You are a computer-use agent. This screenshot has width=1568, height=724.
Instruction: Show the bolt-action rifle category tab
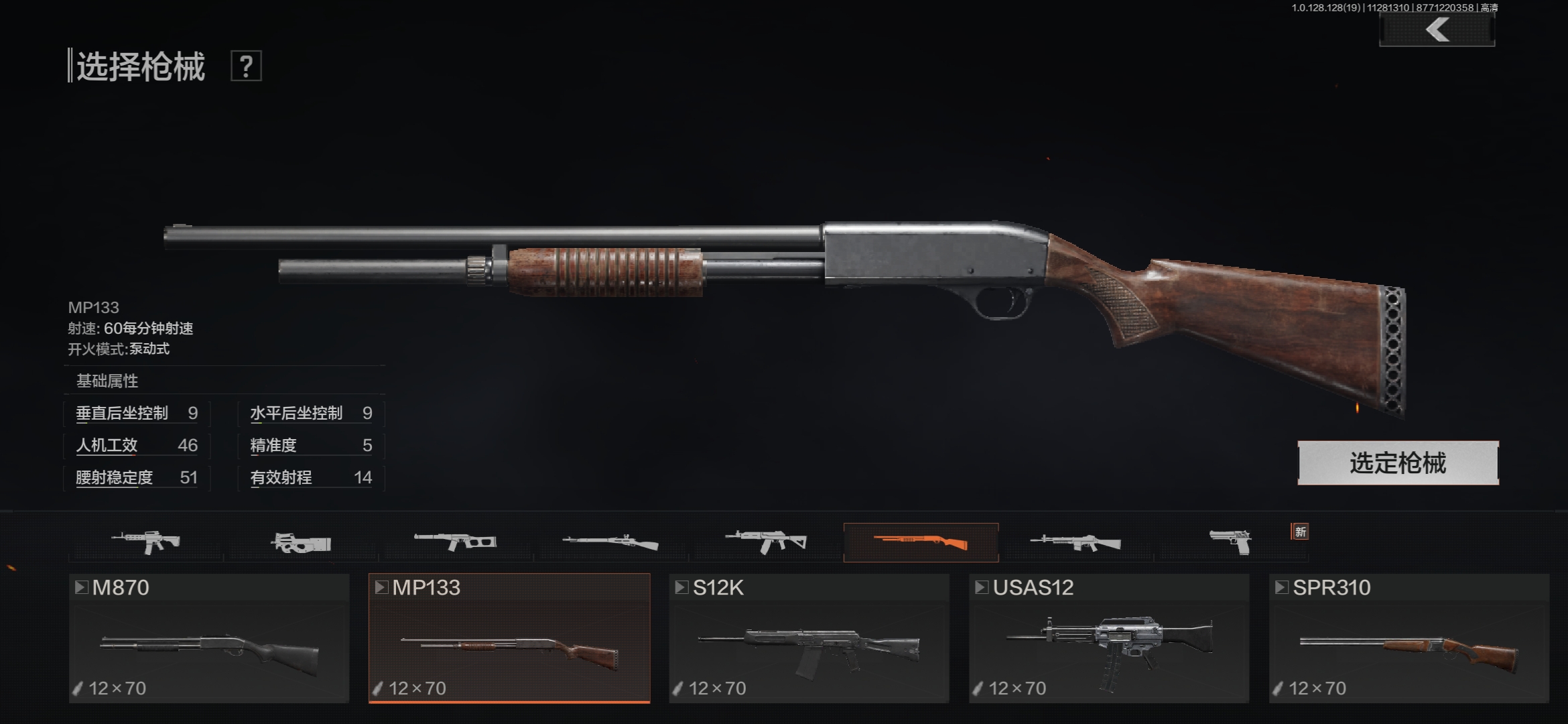(x=610, y=542)
